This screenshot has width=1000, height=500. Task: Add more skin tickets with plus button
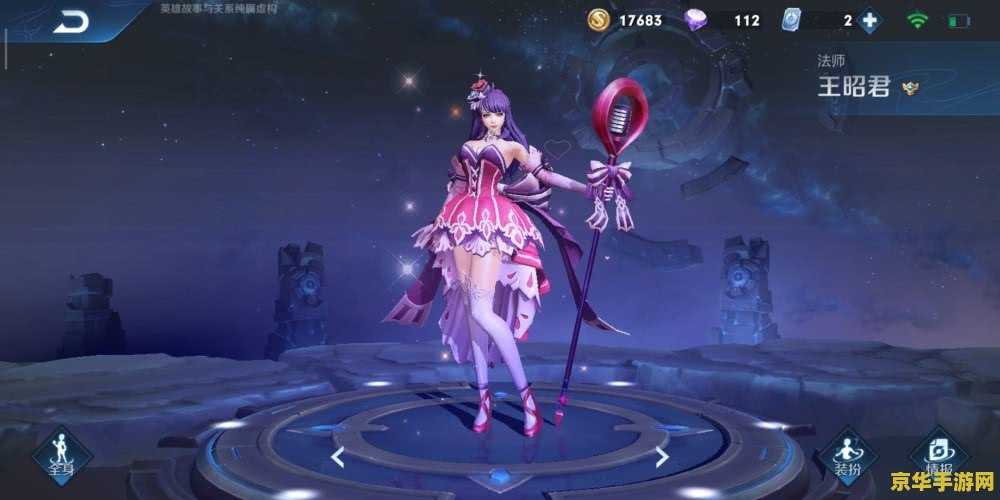point(870,21)
